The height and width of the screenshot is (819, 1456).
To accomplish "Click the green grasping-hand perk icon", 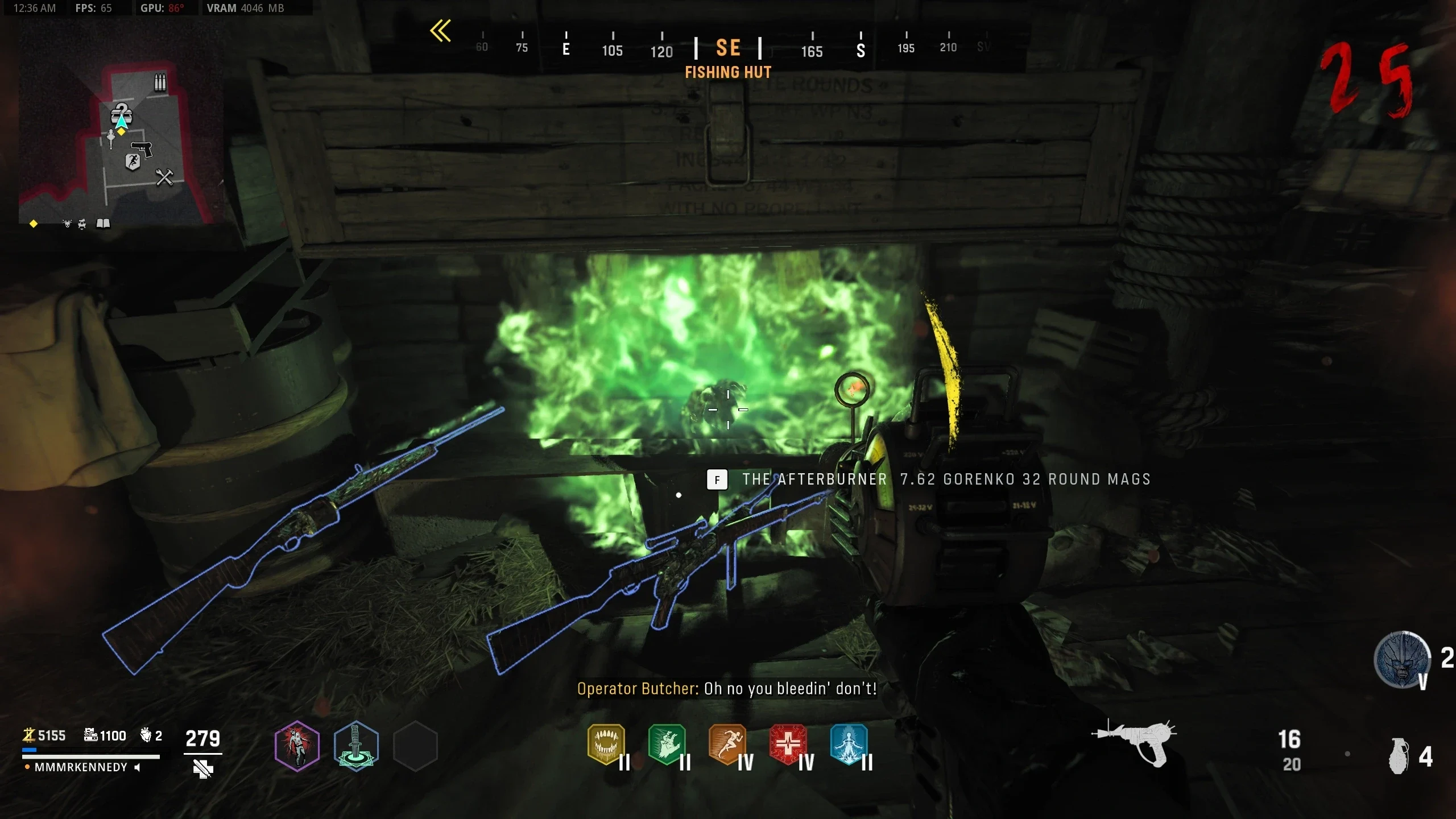I will 667,744.
